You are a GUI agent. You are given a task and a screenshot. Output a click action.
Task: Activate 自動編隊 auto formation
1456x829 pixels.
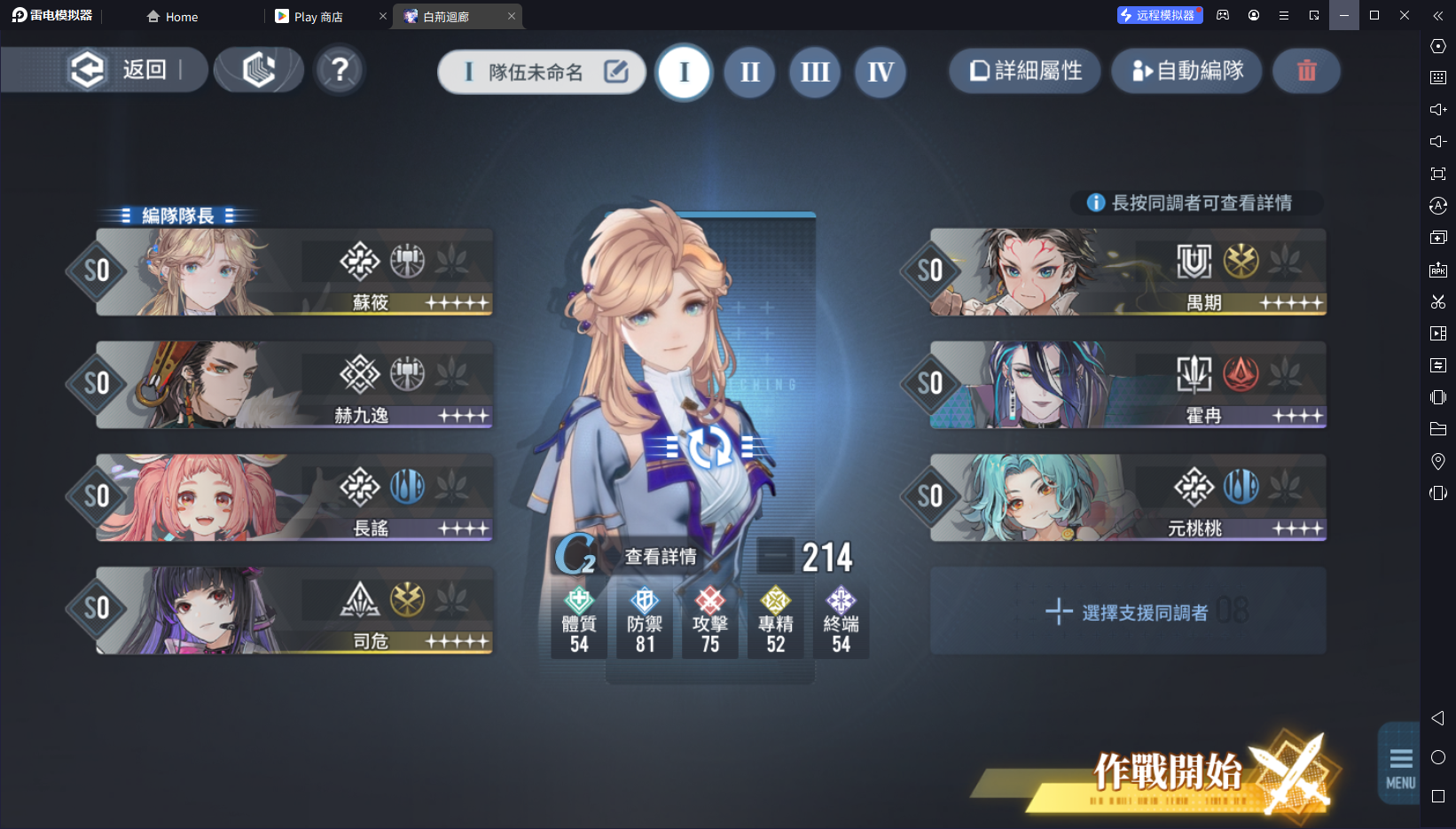tap(1187, 71)
